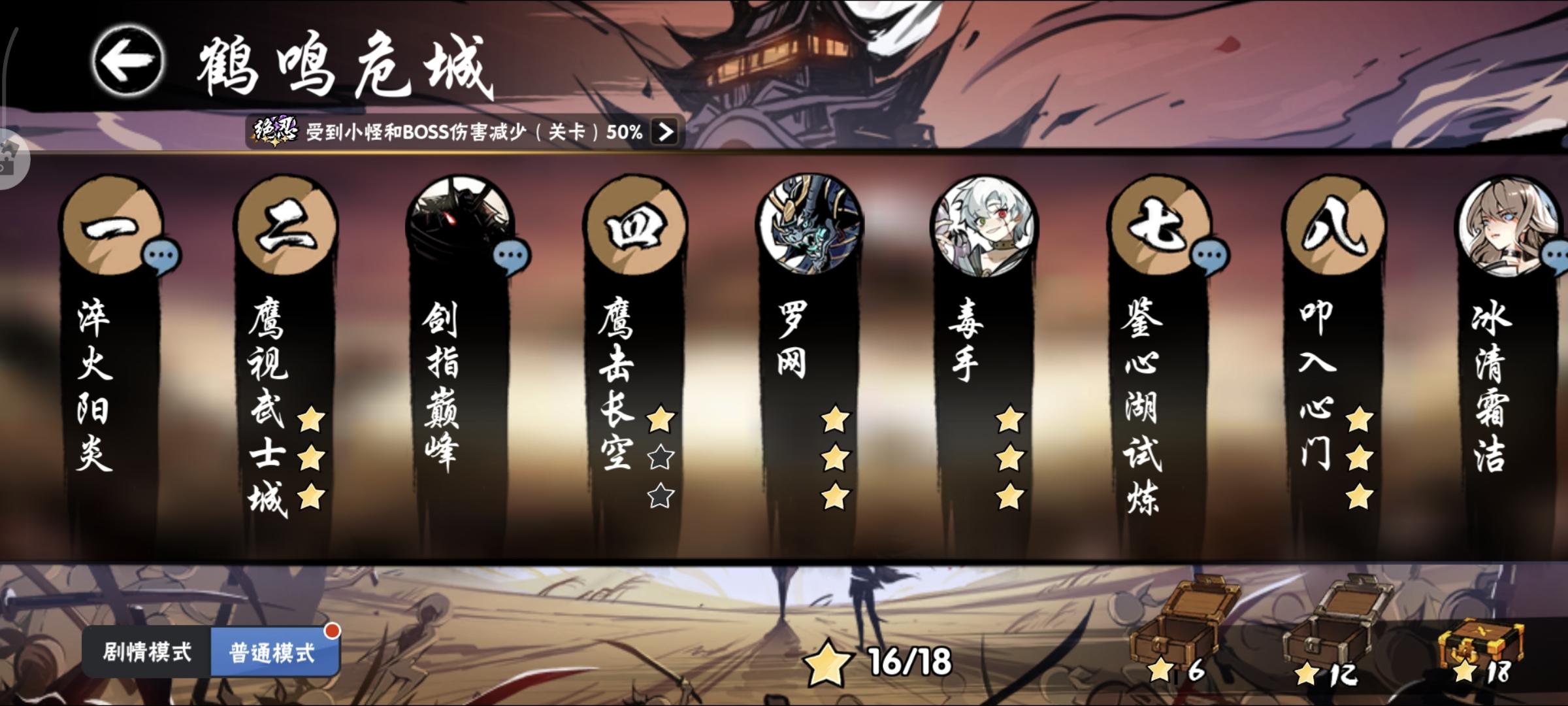Expand the damage reduction buff details arrow
Image resolution: width=1568 pixels, height=706 pixels.
click(665, 134)
